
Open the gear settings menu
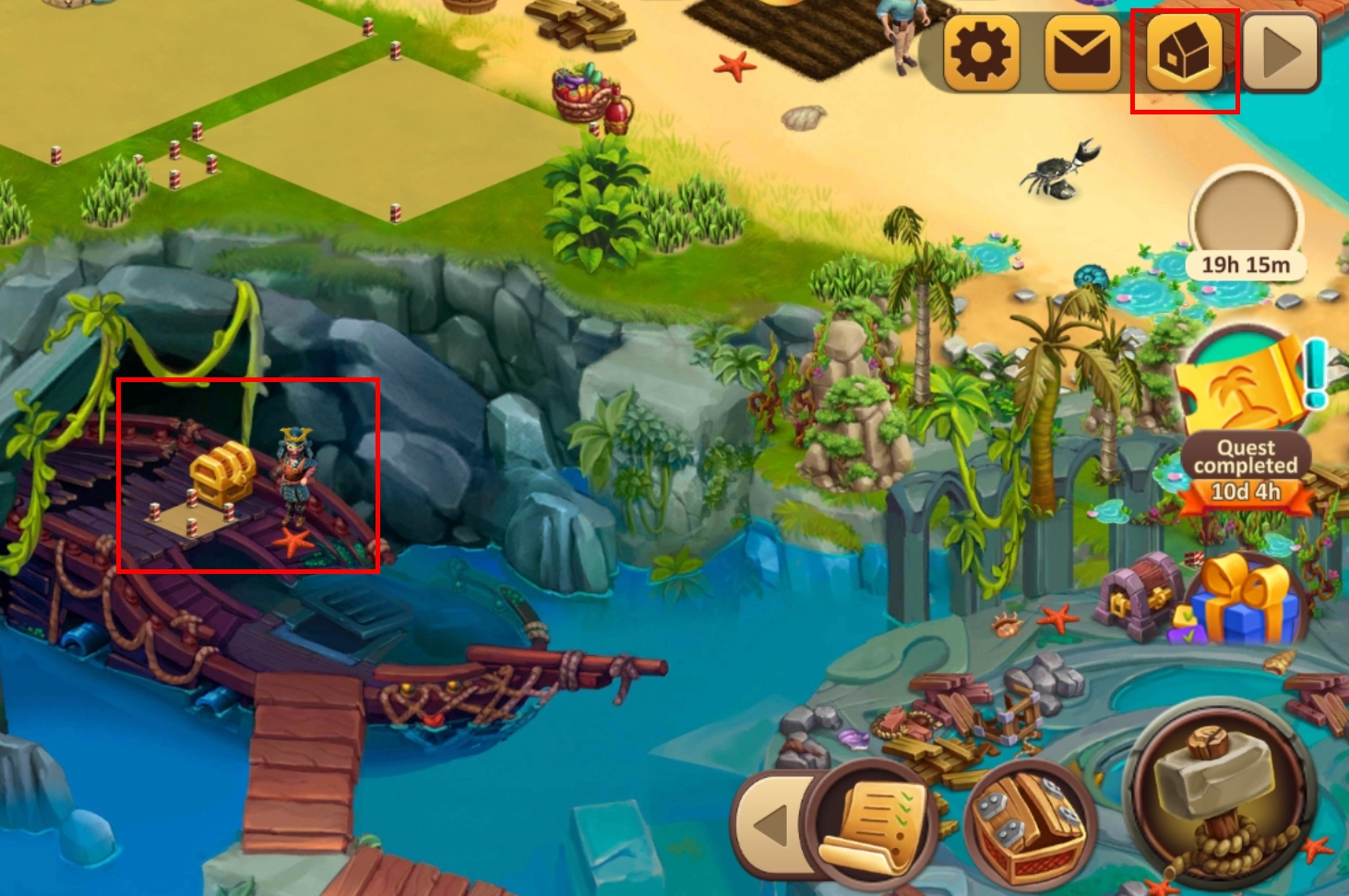[980, 54]
